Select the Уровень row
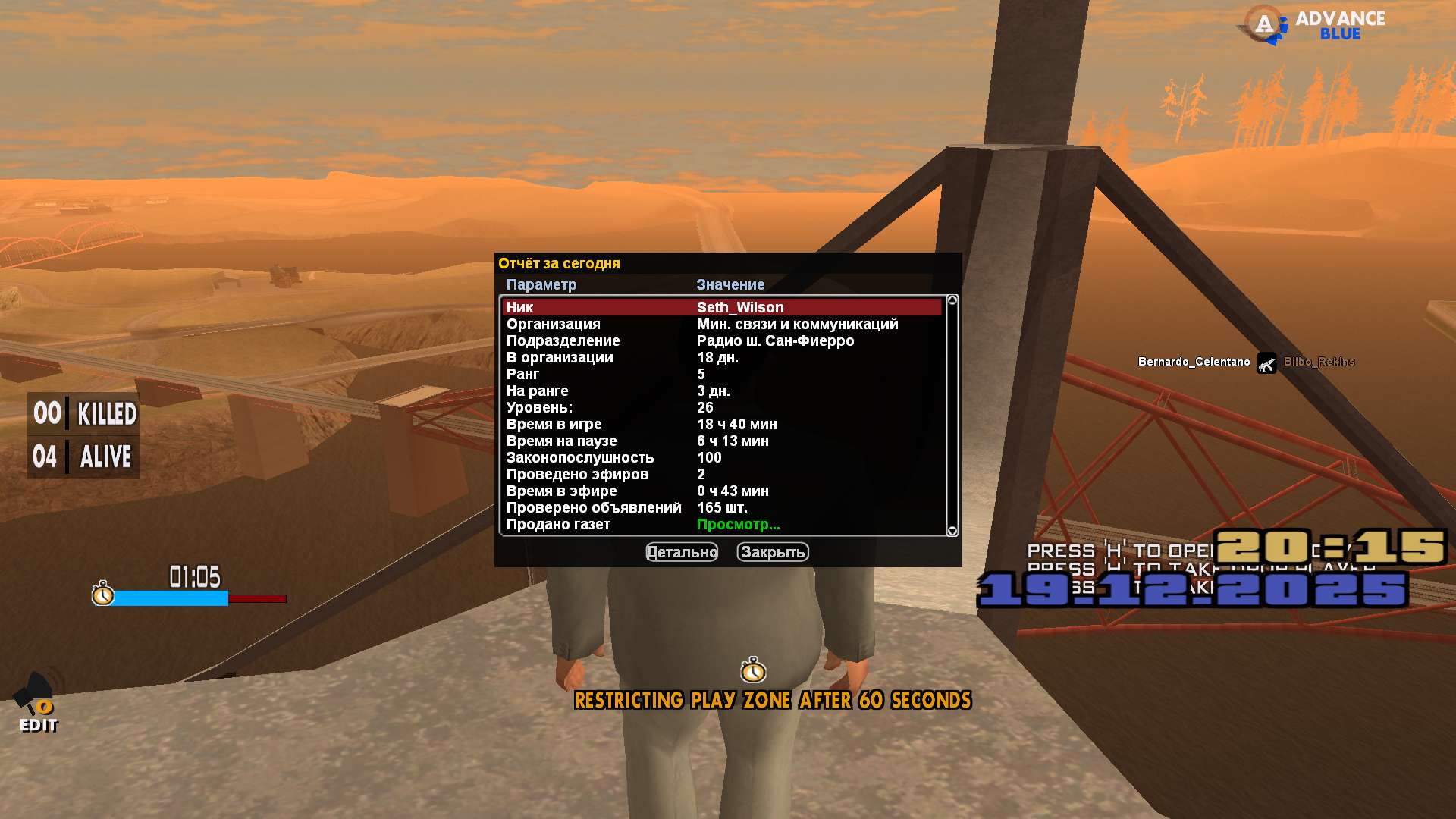Image resolution: width=1456 pixels, height=819 pixels. pos(720,407)
